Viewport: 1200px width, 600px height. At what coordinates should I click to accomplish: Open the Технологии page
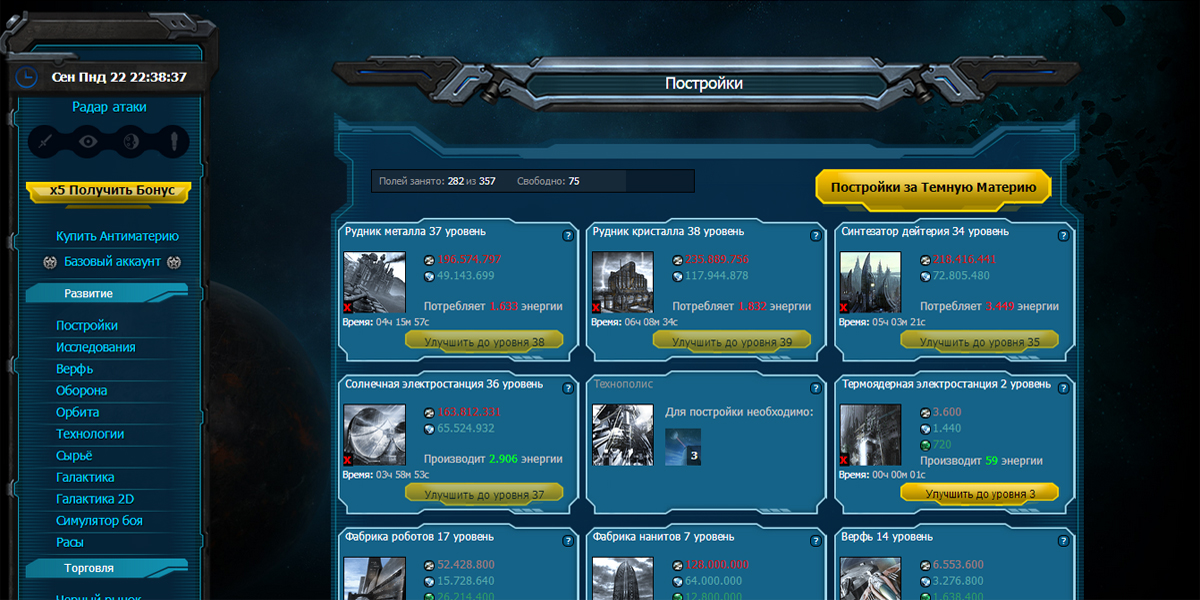[90, 434]
